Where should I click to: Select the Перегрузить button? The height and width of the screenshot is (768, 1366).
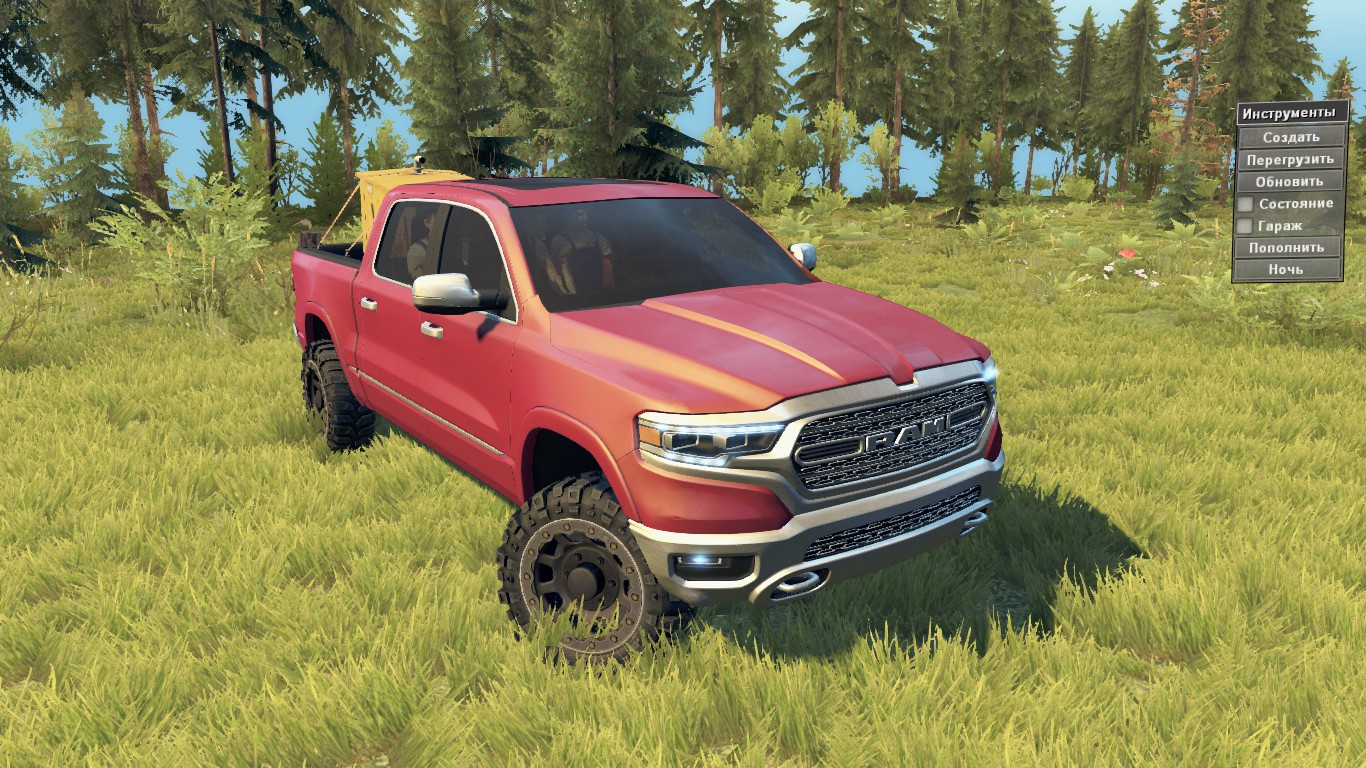1290,159
